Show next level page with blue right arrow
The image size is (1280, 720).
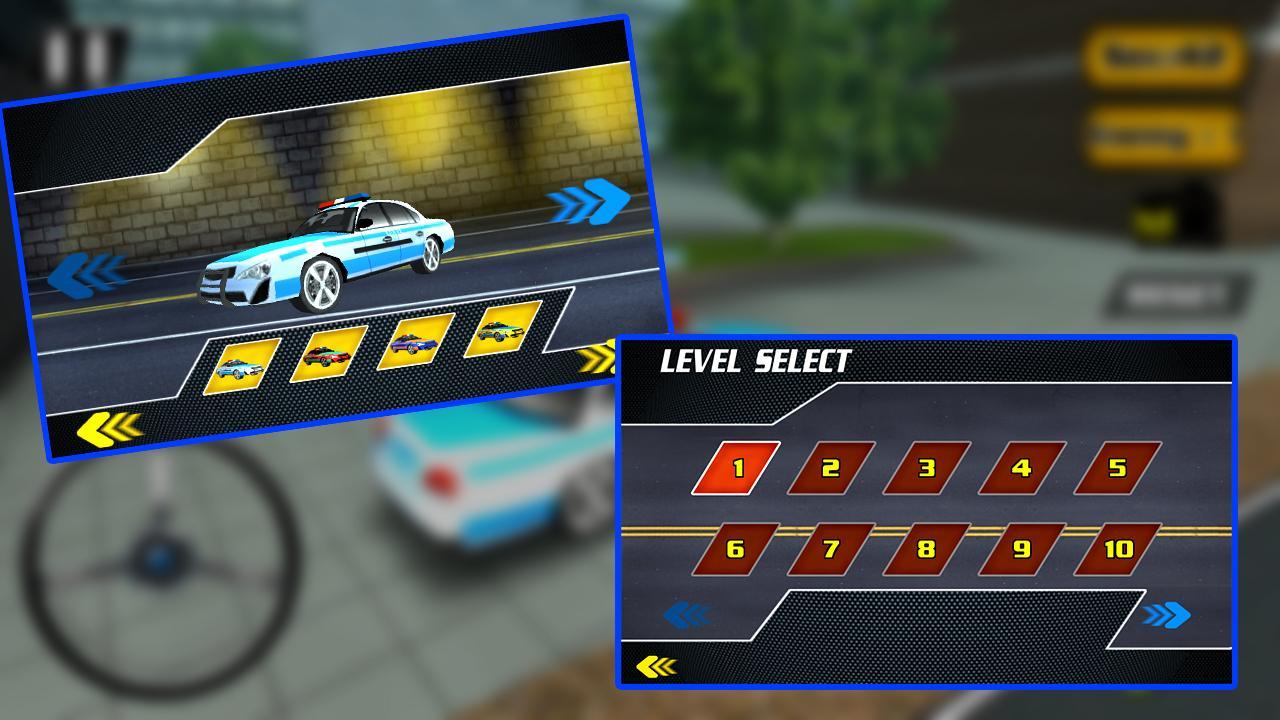click(1166, 615)
